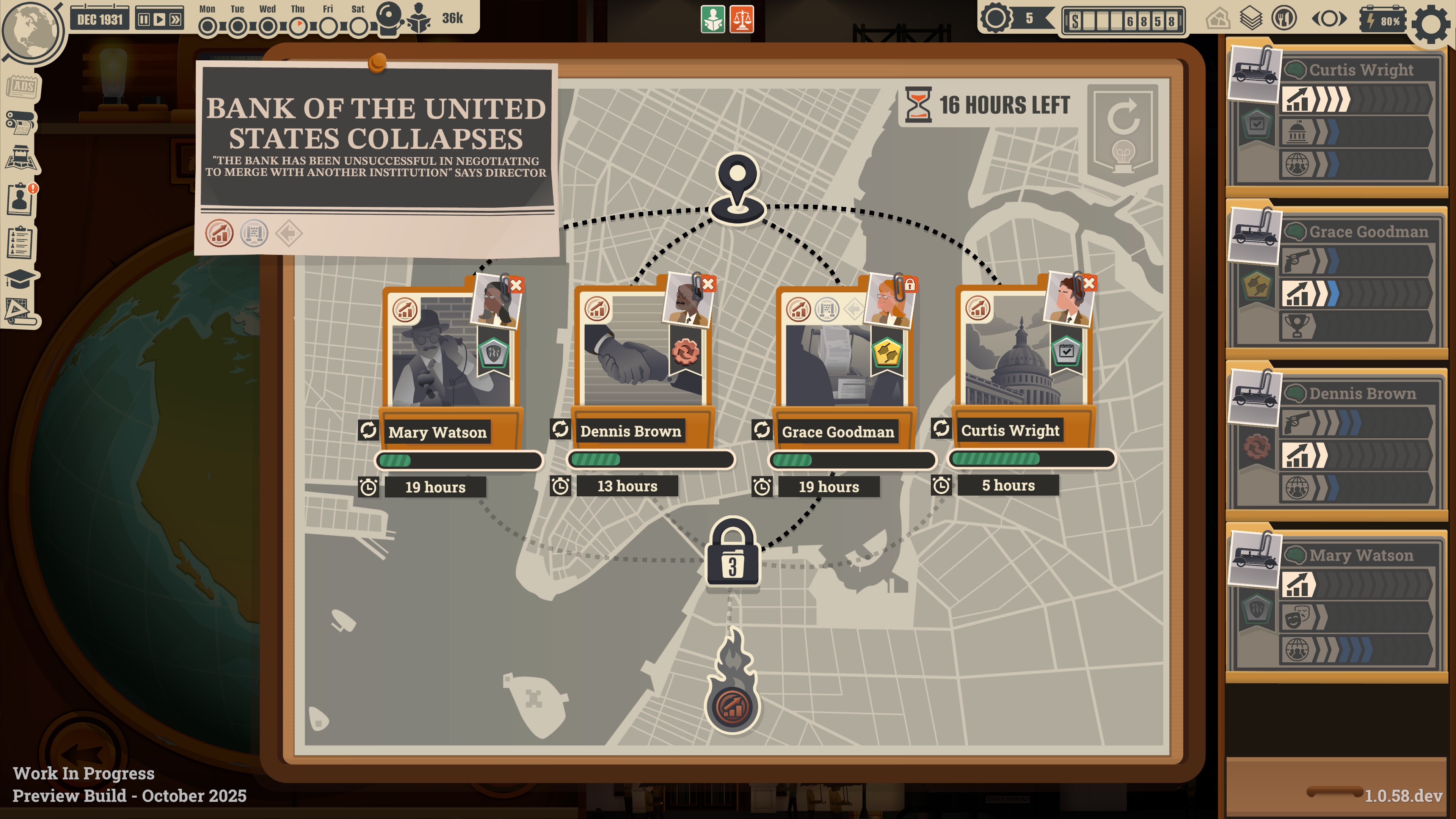The image size is (1456, 819).
Task: Open the orange scales of justice icon
Action: pos(742,20)
